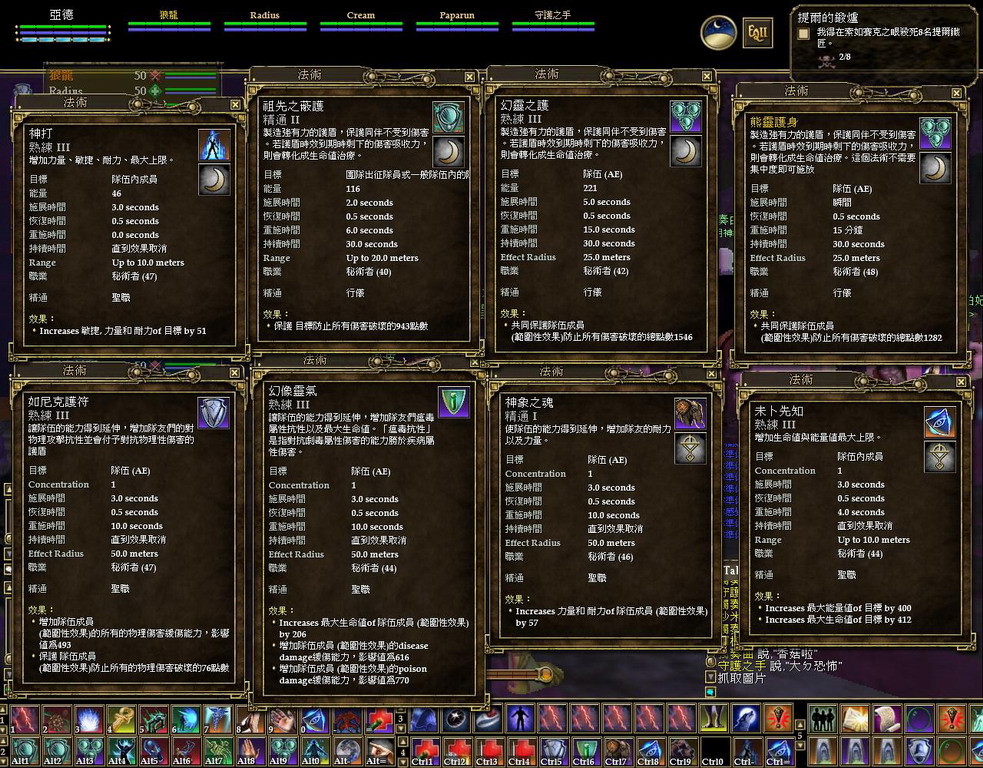
Task: Close the 祖先之蔽護 spell window
Action: 467,75
